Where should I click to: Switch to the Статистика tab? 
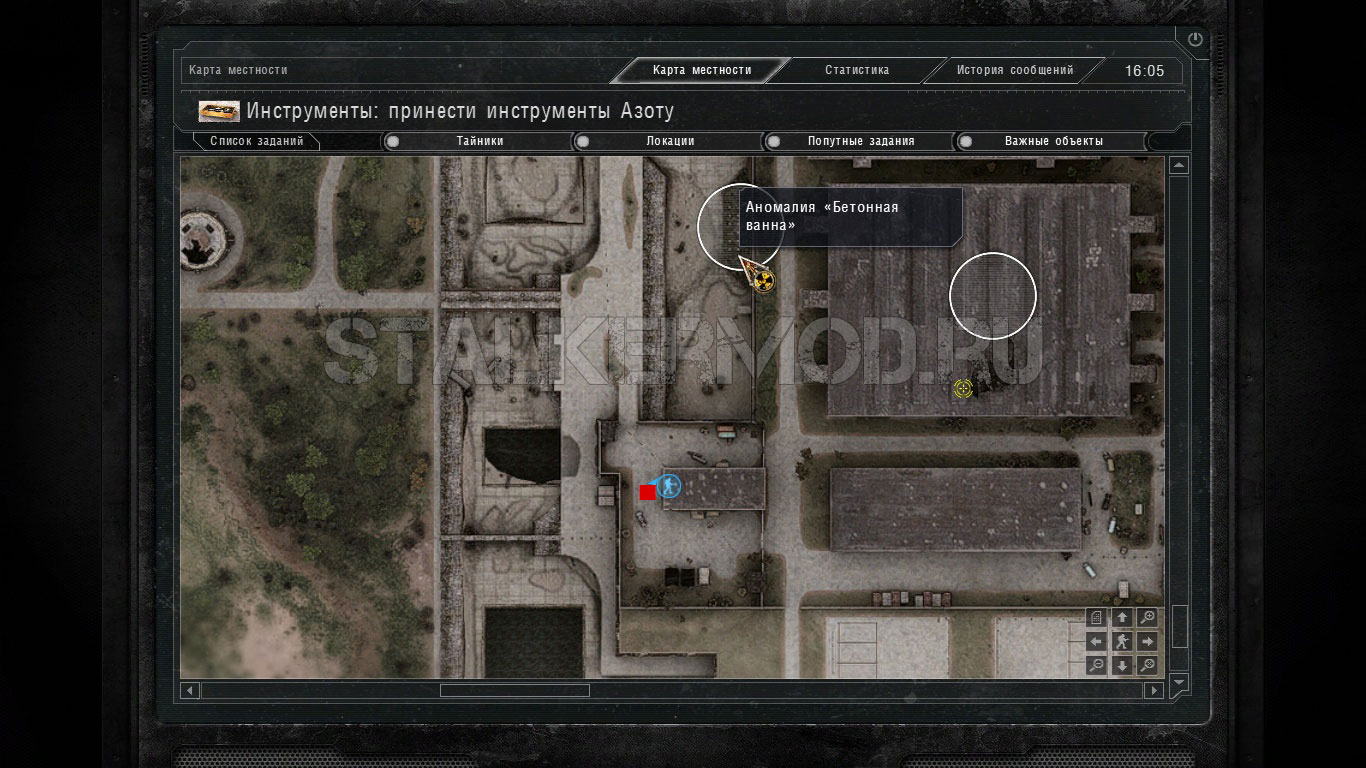pos(856,70)
